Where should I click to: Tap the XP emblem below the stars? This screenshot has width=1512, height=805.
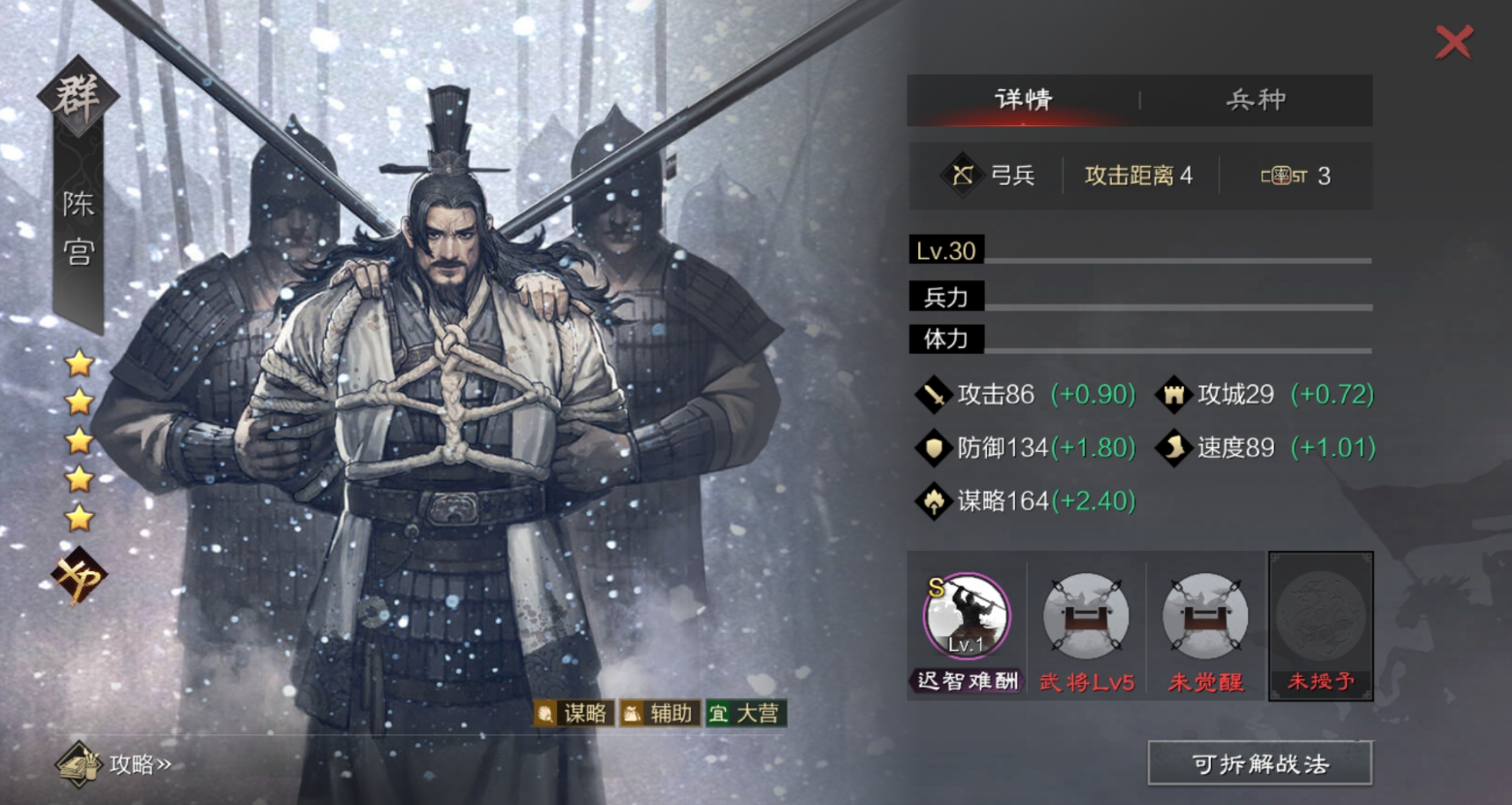pos(79,576)
